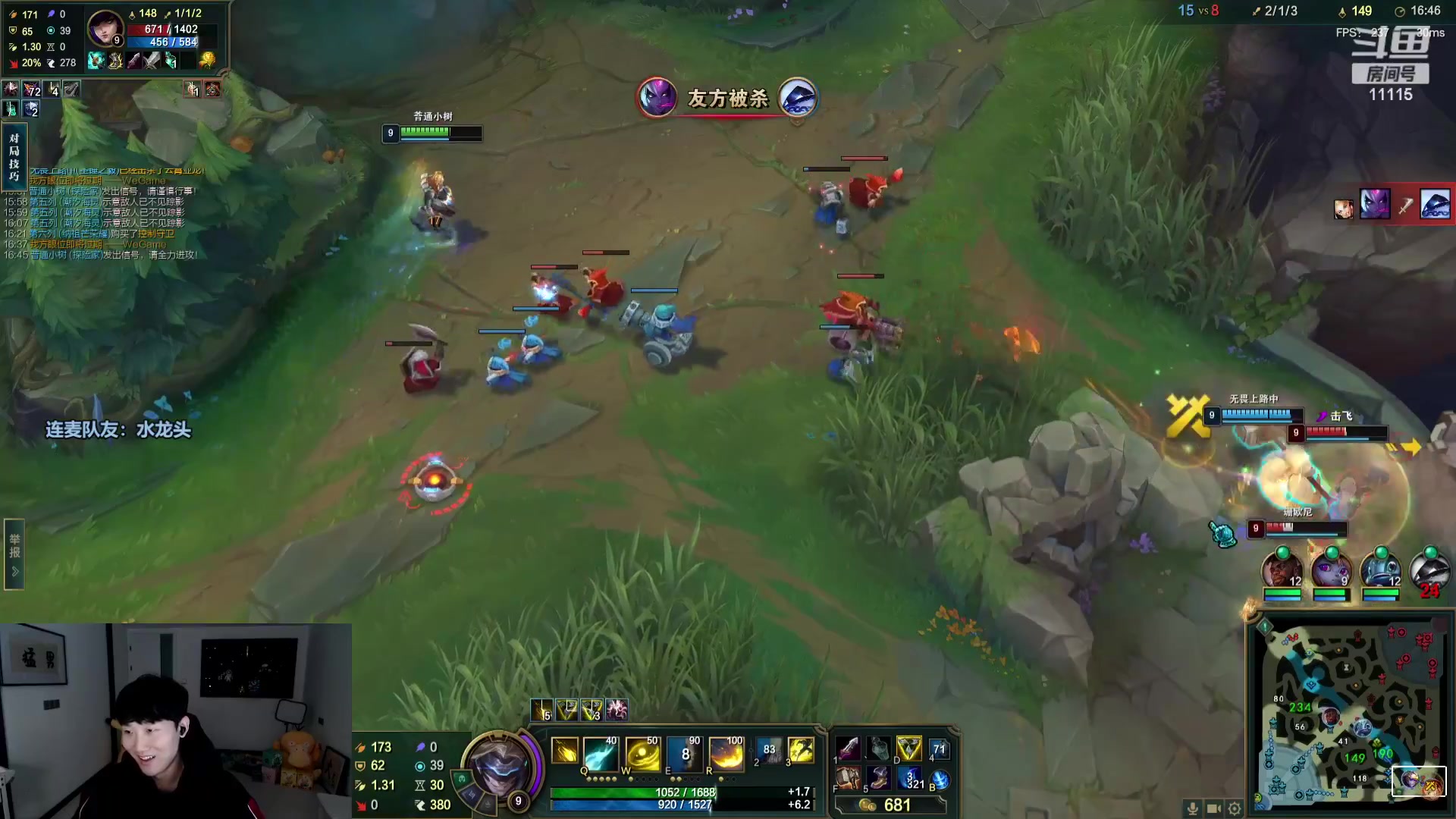The height and width of the screenshot is (819, 1456).
Task: Open the gear settings button beside the minimap
Action: click(x=1235, y=808)
